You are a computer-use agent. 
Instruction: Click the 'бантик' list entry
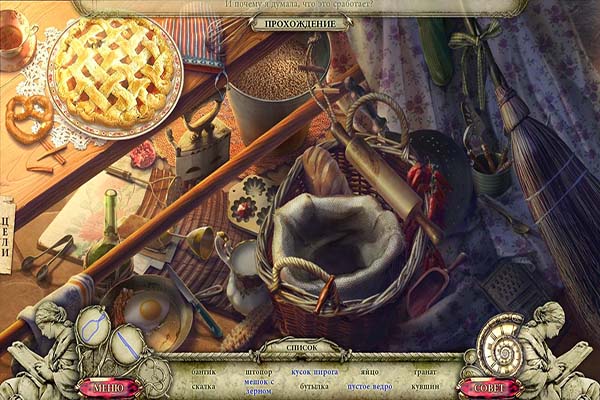pyautogui.click(x=204, y=371)
